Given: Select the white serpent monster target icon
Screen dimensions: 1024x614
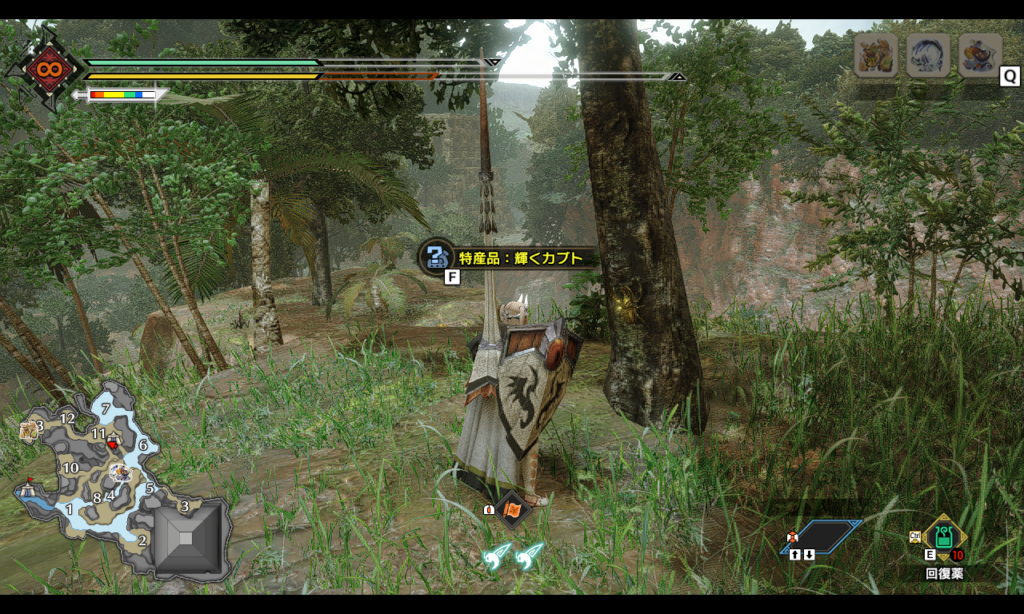Looking at the screenshot, I should coord(927,55).
